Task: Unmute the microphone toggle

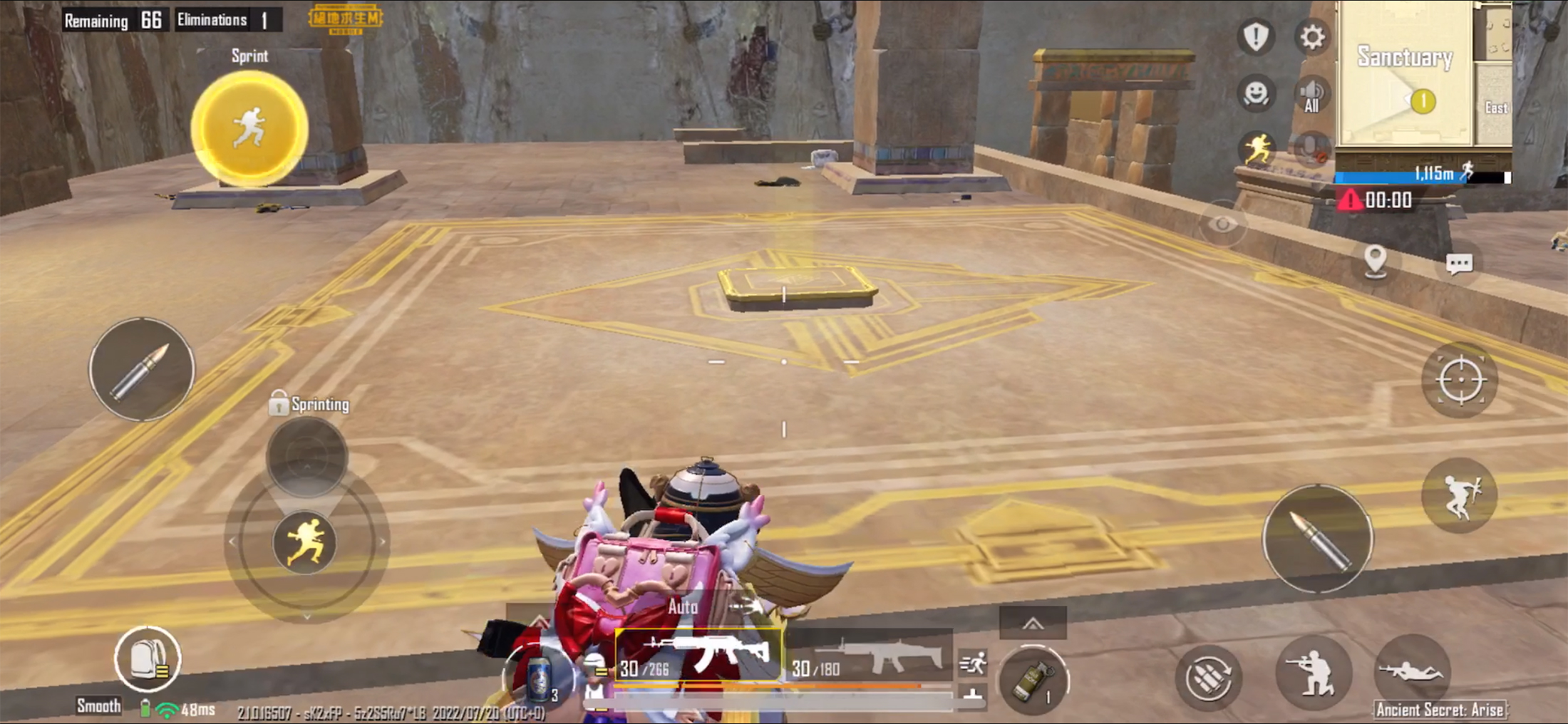Action: point(1310,148)
